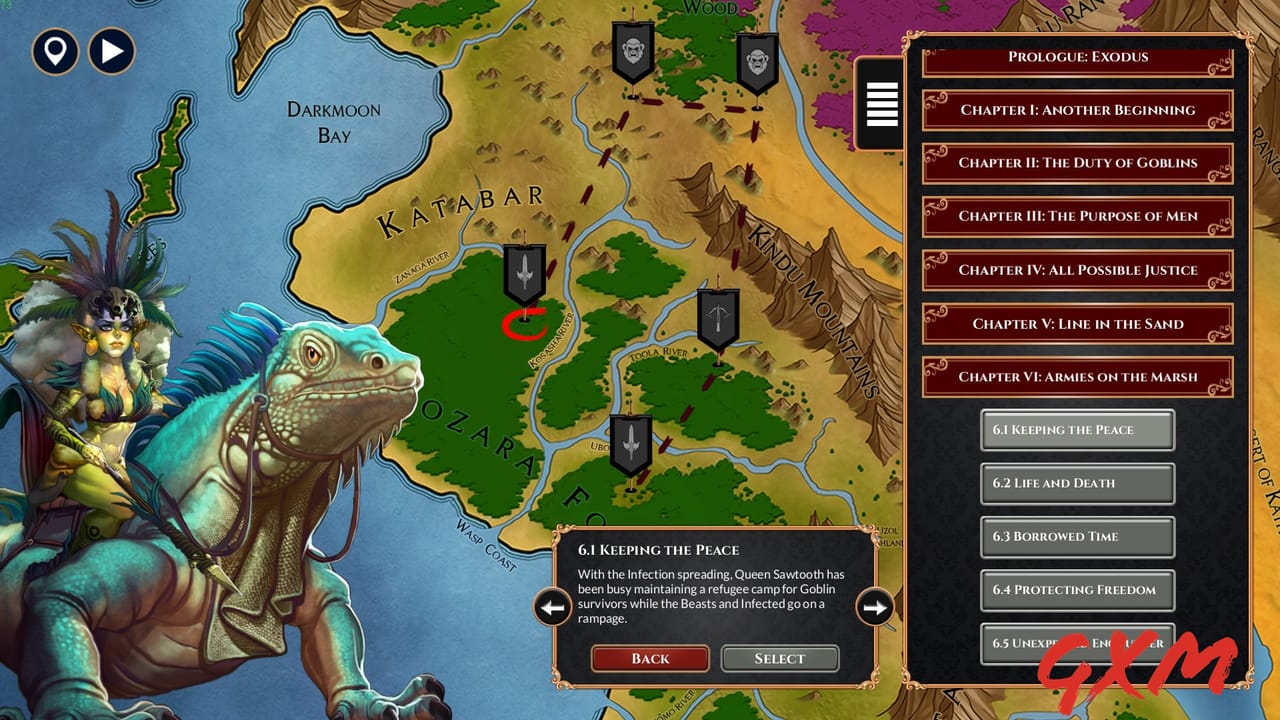This screenshot has height=720, width=1280.
Task: Select the sword banner above the red circle
Action: [x=525, y=270]
